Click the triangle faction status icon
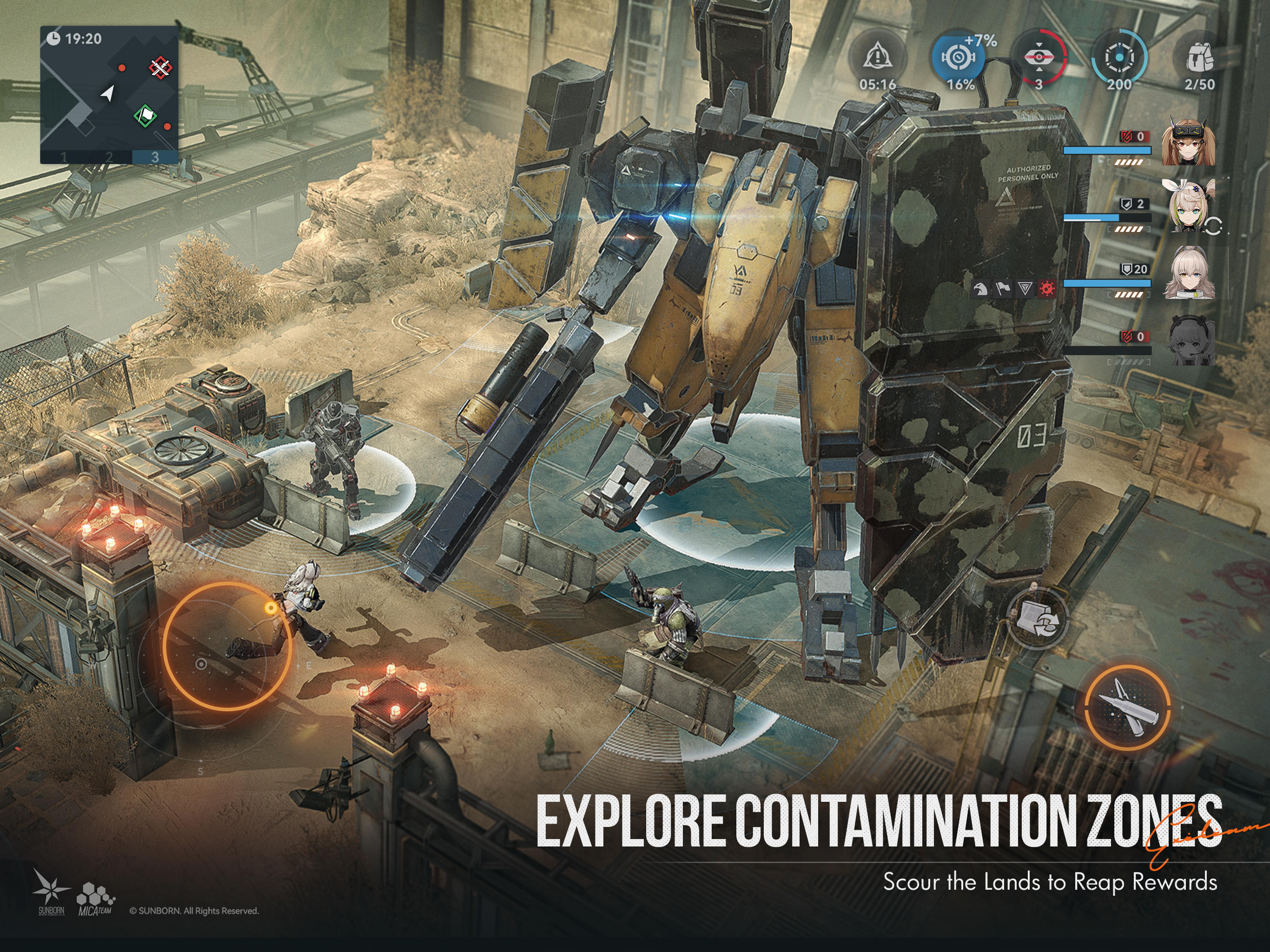The image size is (1270, 952). click(1025, 288)
